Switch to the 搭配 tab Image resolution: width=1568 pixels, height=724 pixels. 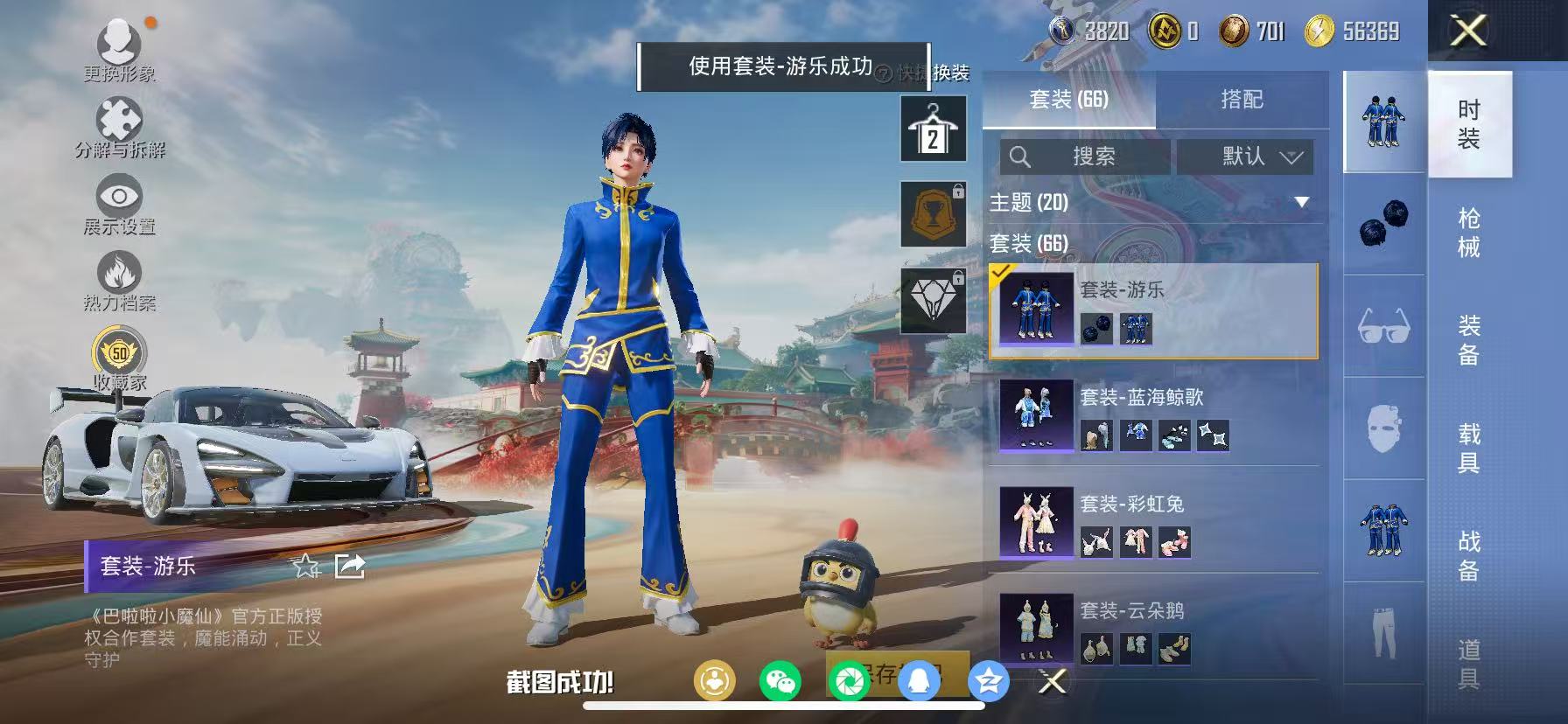click(x=1242, y=99)
